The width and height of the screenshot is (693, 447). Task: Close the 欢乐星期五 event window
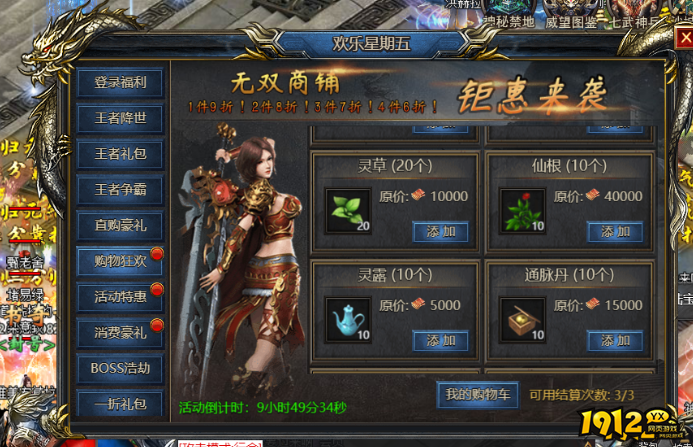(x=684, y=38)
